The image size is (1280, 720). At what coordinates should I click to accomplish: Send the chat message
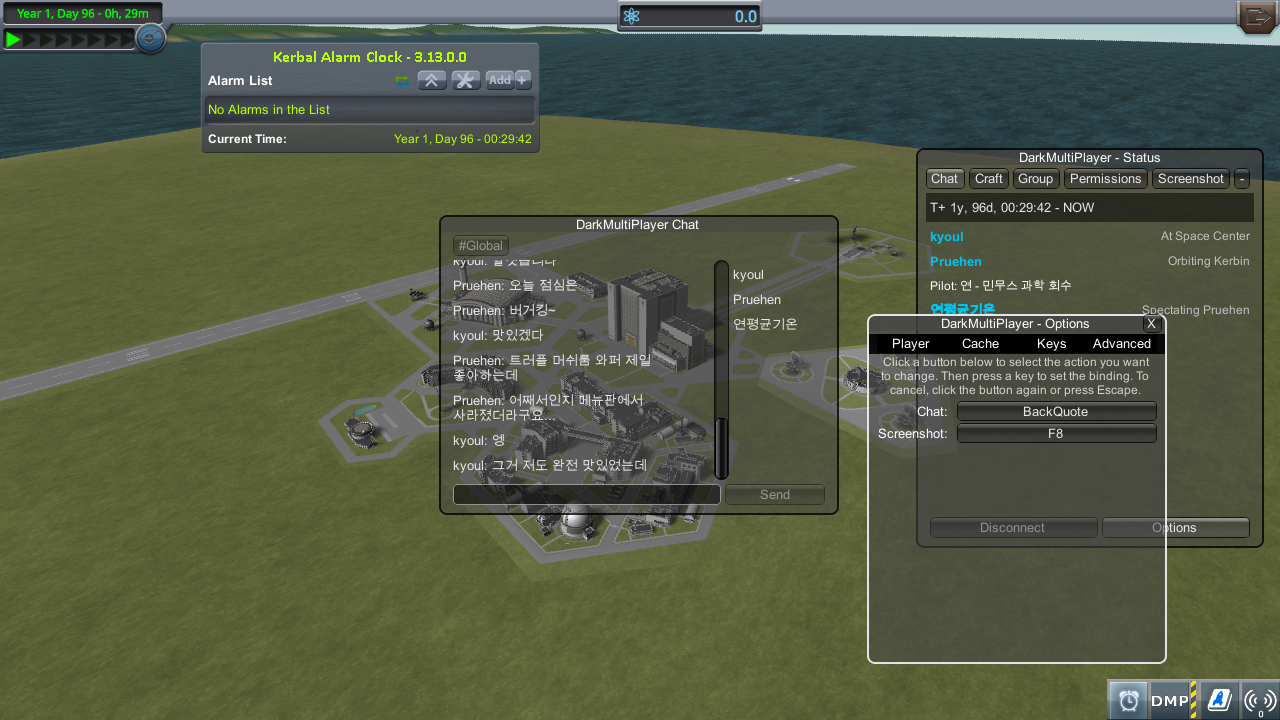click(775, 495)
